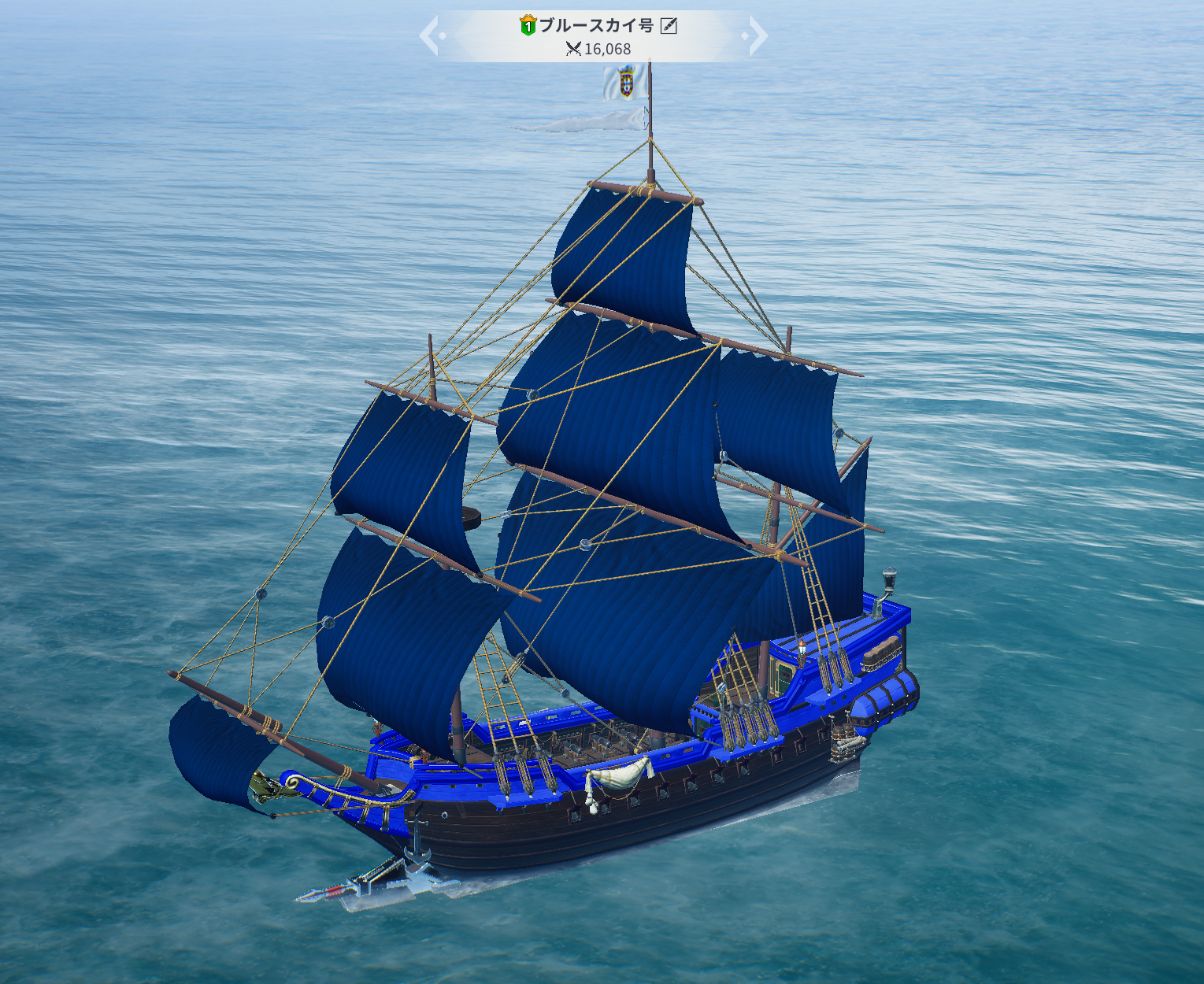
Task: Edit the ship name ブルースカイ号
Action: point(669,26)
